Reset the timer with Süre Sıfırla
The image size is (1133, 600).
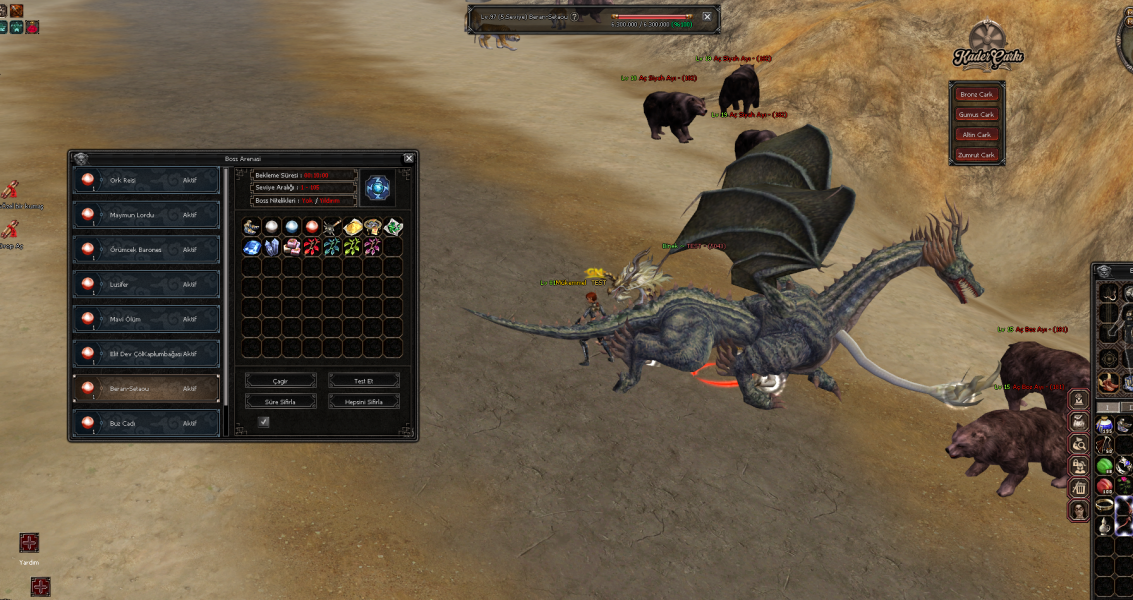tap(280, 401)
